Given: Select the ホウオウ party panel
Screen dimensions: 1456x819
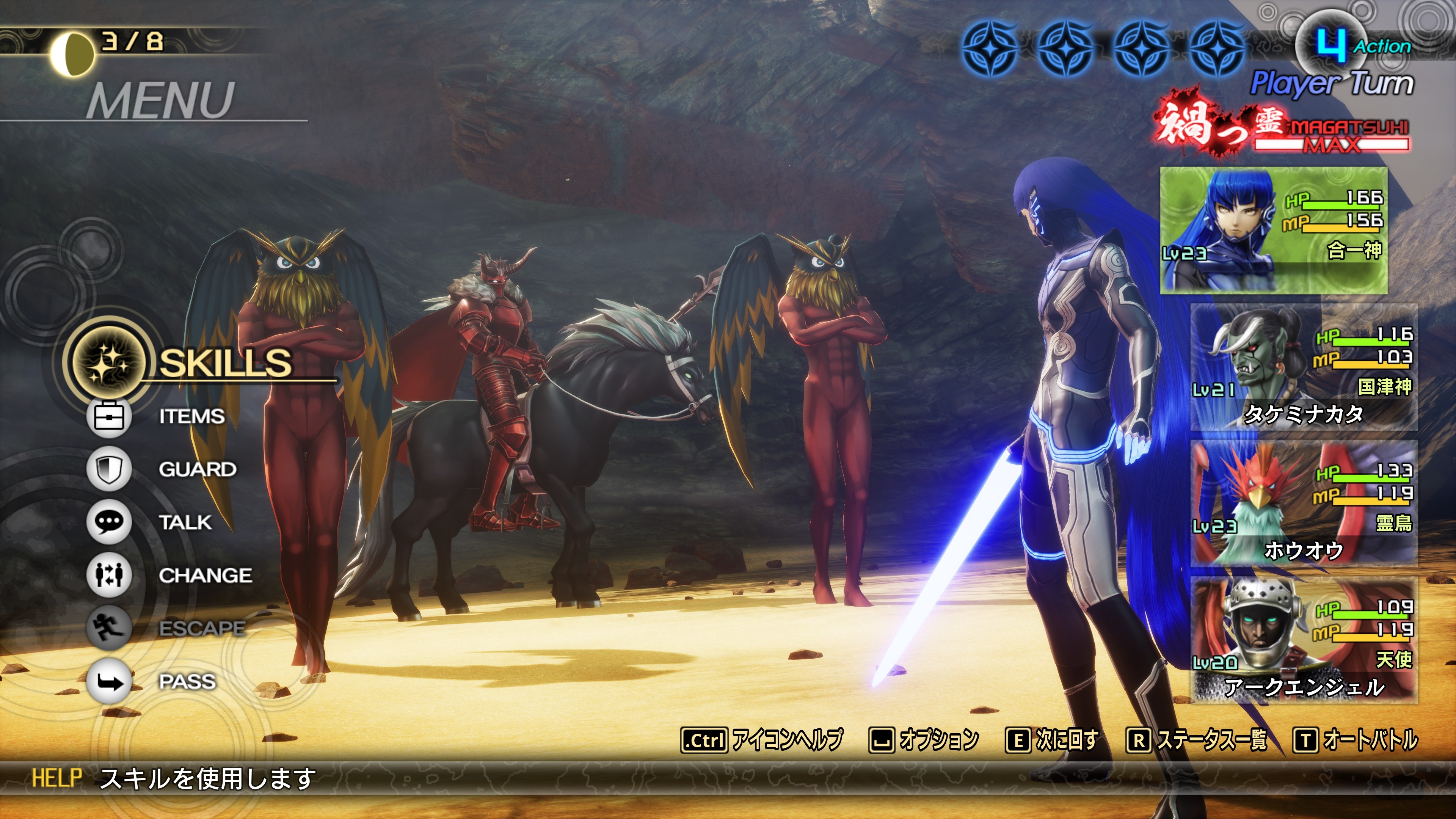Looking at the screenshot, I should click(x=1304, y=504).
